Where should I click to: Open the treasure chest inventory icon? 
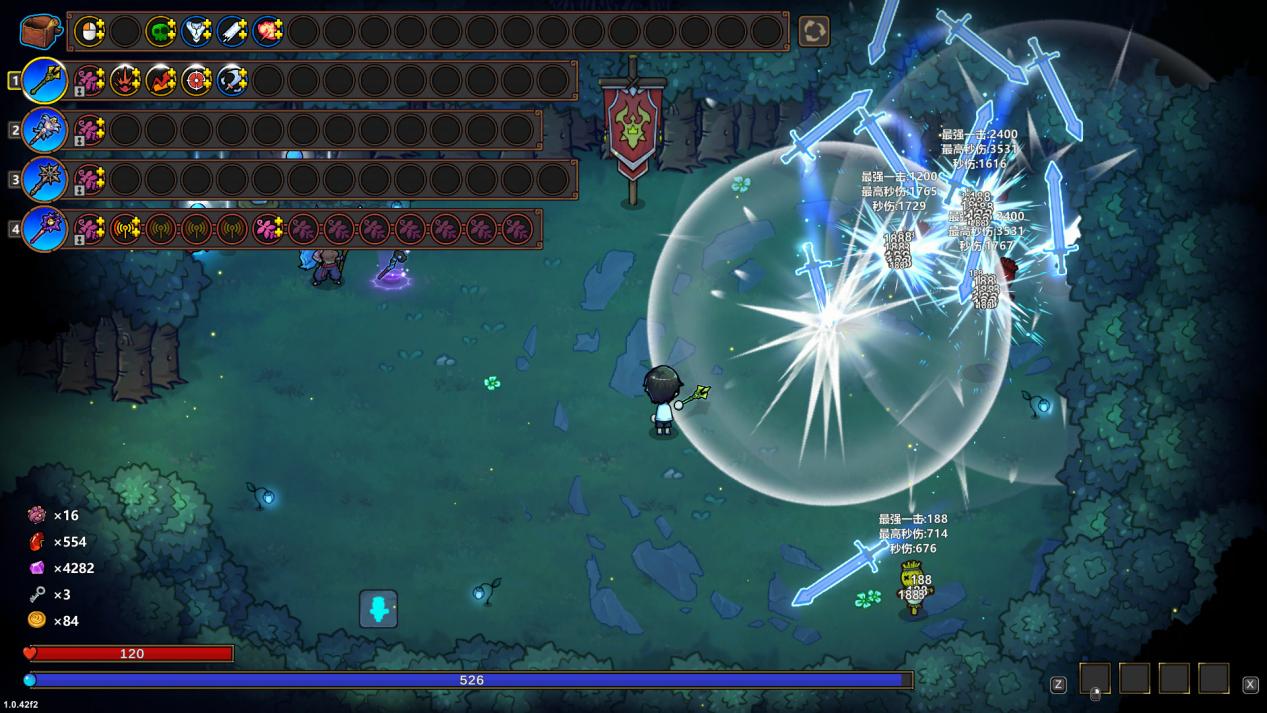pos(40,31)
